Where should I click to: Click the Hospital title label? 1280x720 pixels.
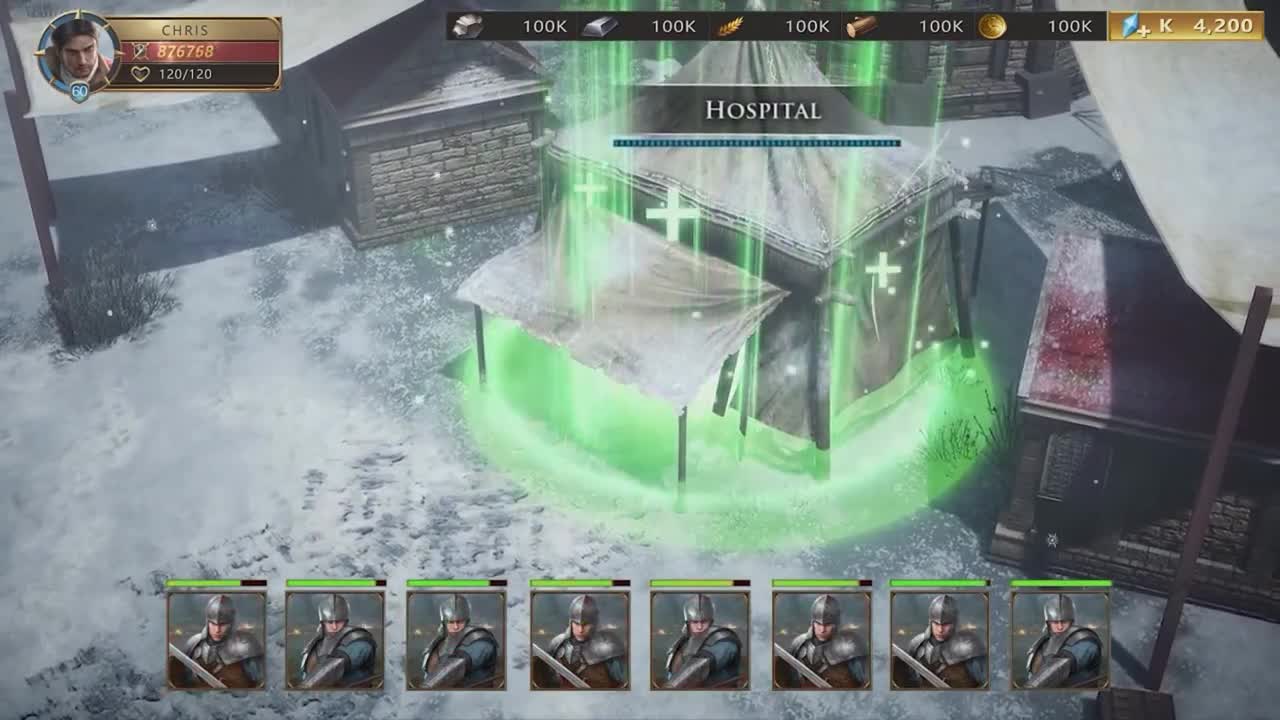[764, 110]
